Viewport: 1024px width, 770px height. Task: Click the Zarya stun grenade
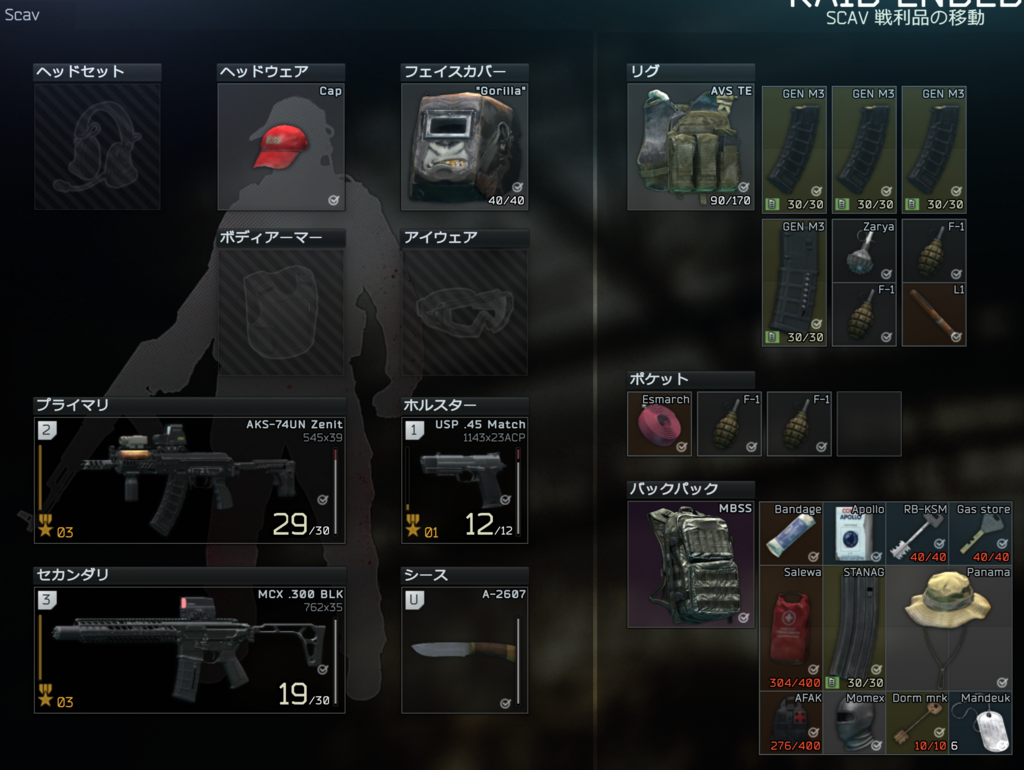[x=864, y=250]
